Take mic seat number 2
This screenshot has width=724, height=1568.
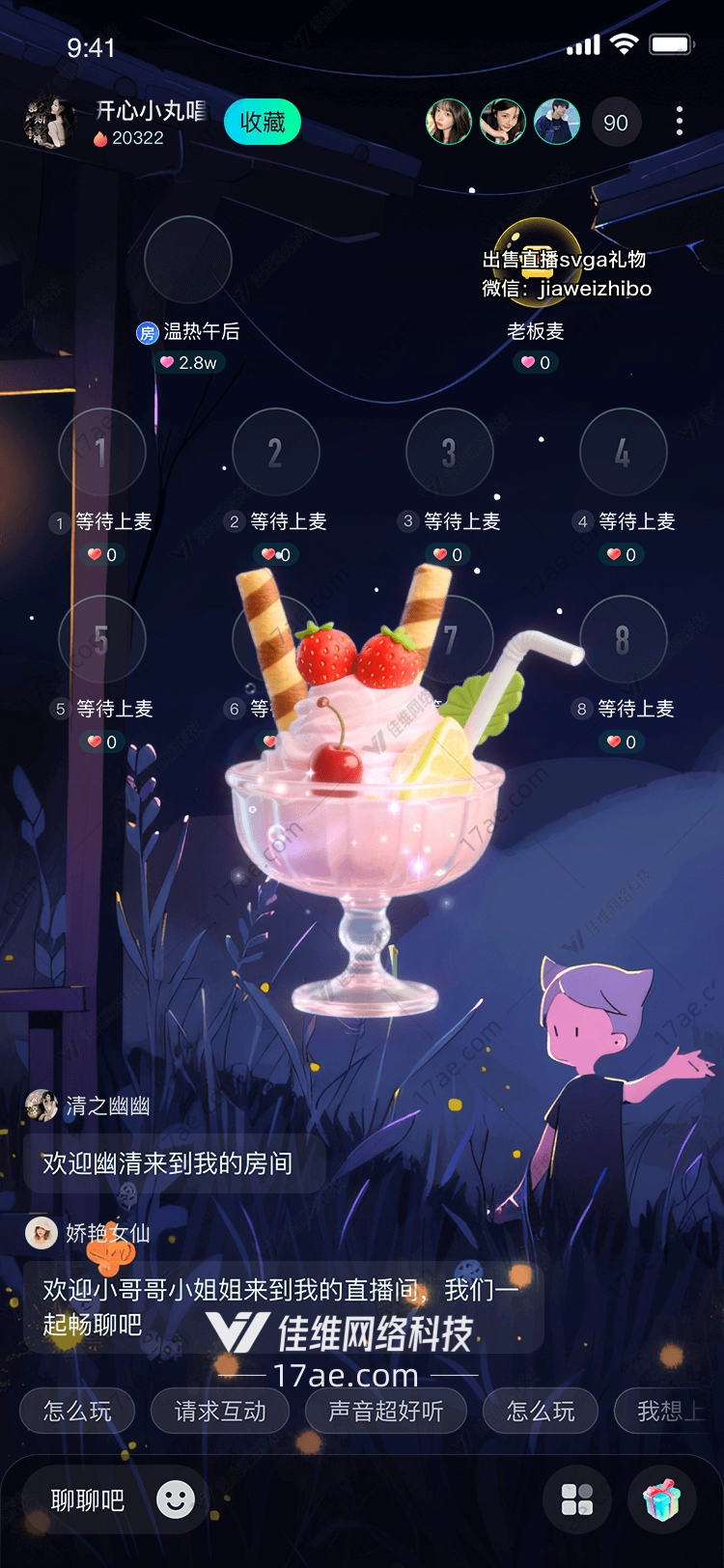coord(275,452)
